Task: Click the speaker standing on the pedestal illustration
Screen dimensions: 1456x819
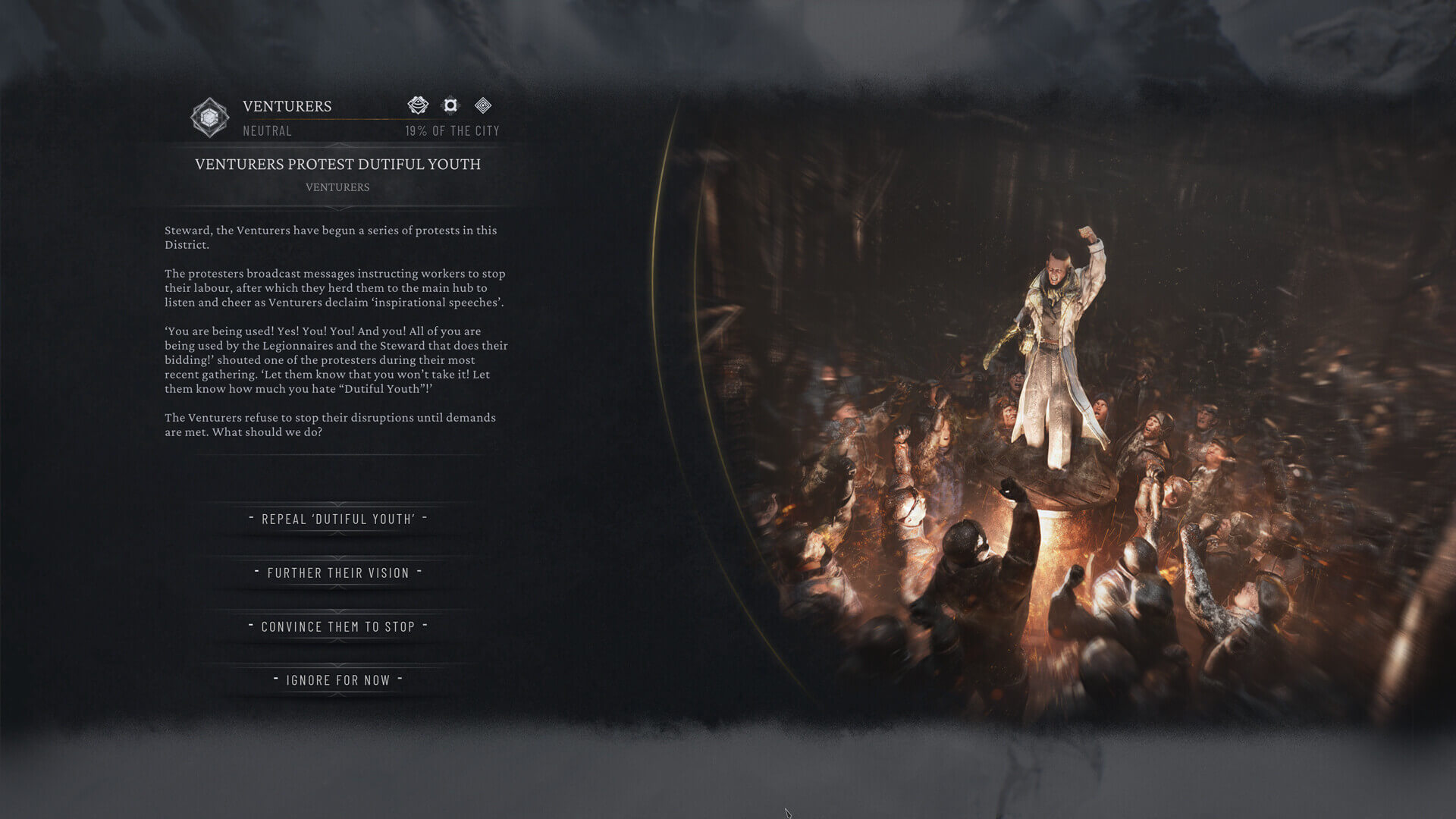Action: [x=1056, y=341]
